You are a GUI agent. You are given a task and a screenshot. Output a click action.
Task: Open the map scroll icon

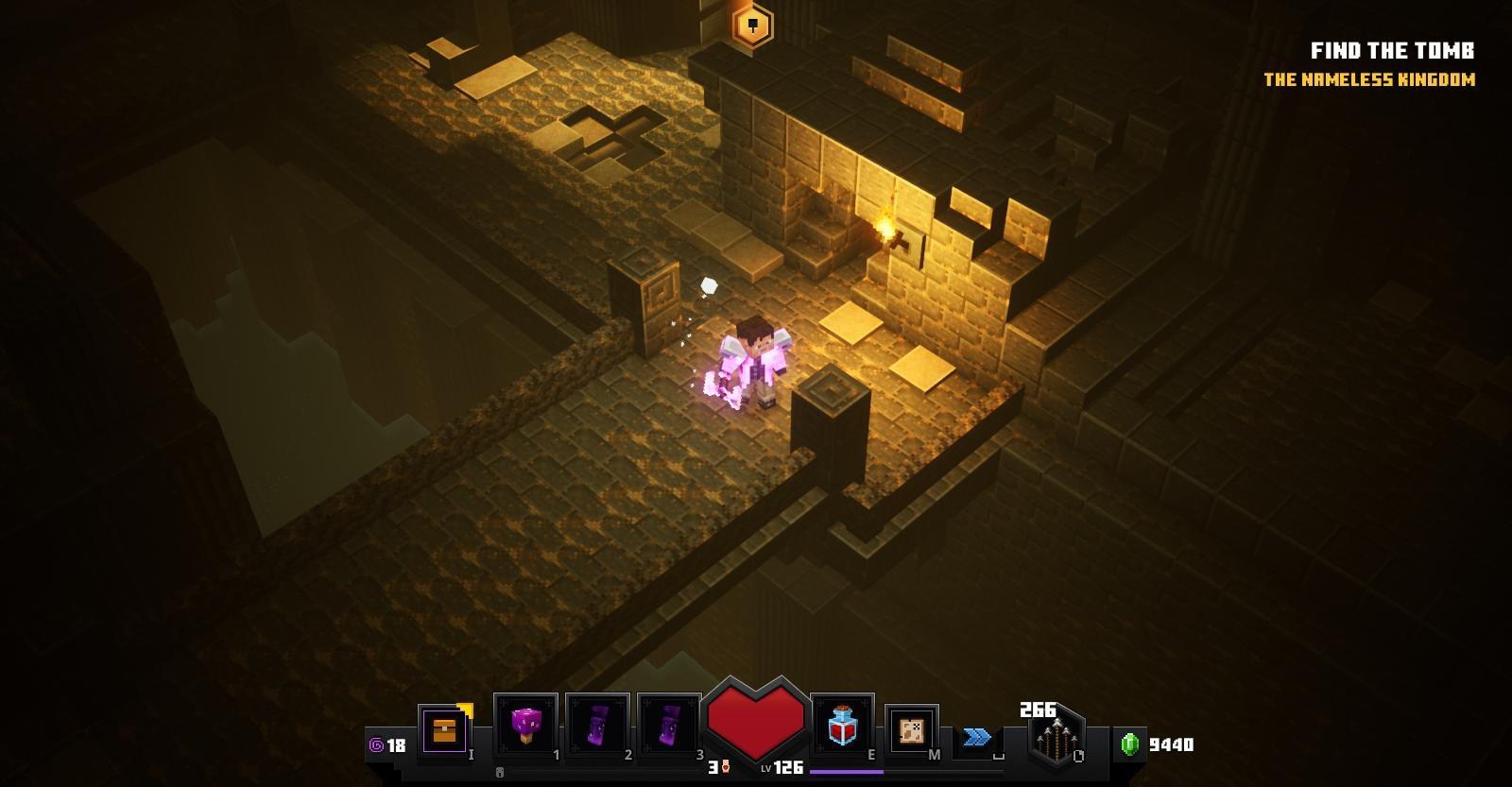[911, 730]
